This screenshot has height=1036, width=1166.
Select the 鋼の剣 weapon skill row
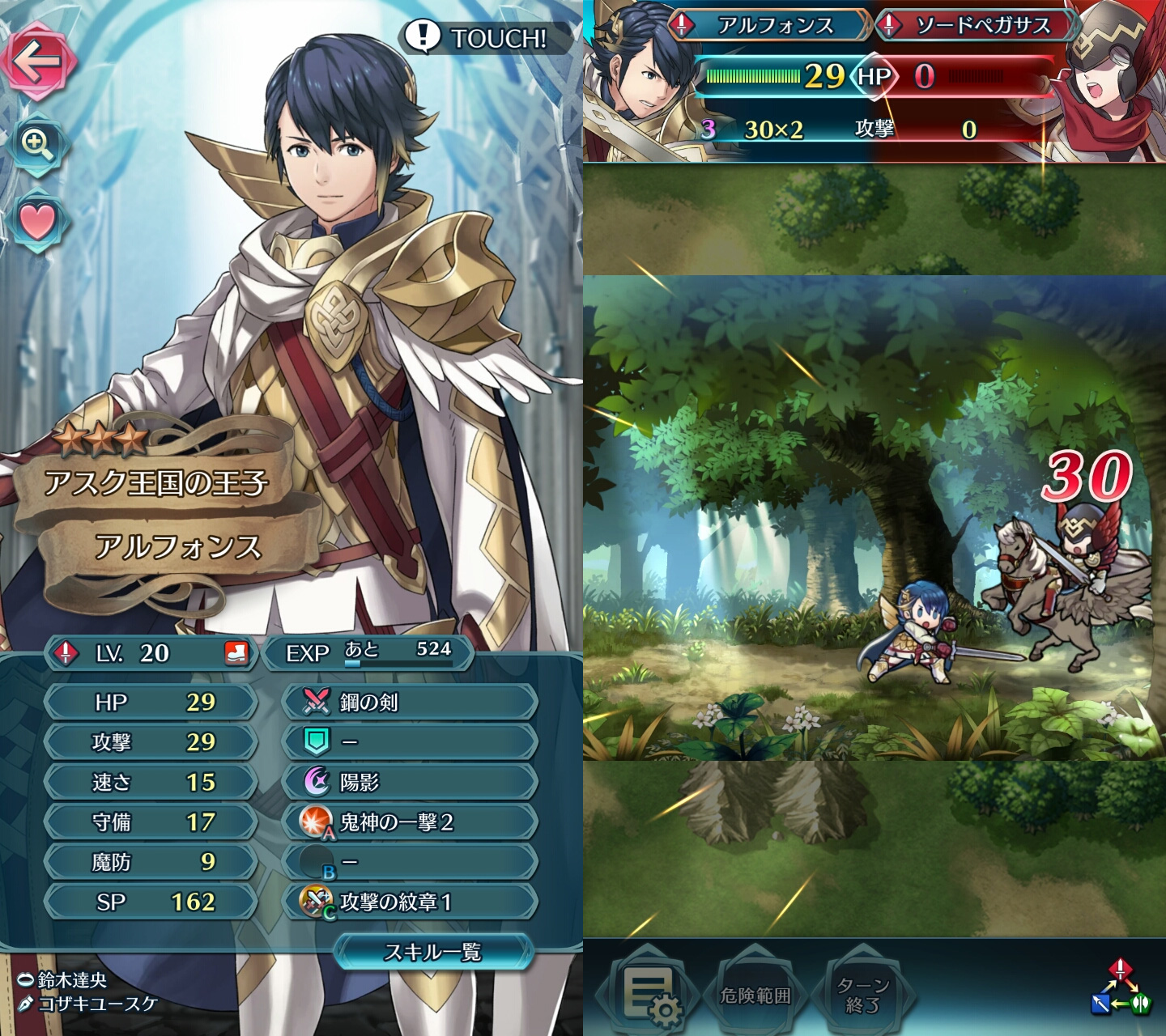point(410,702)
